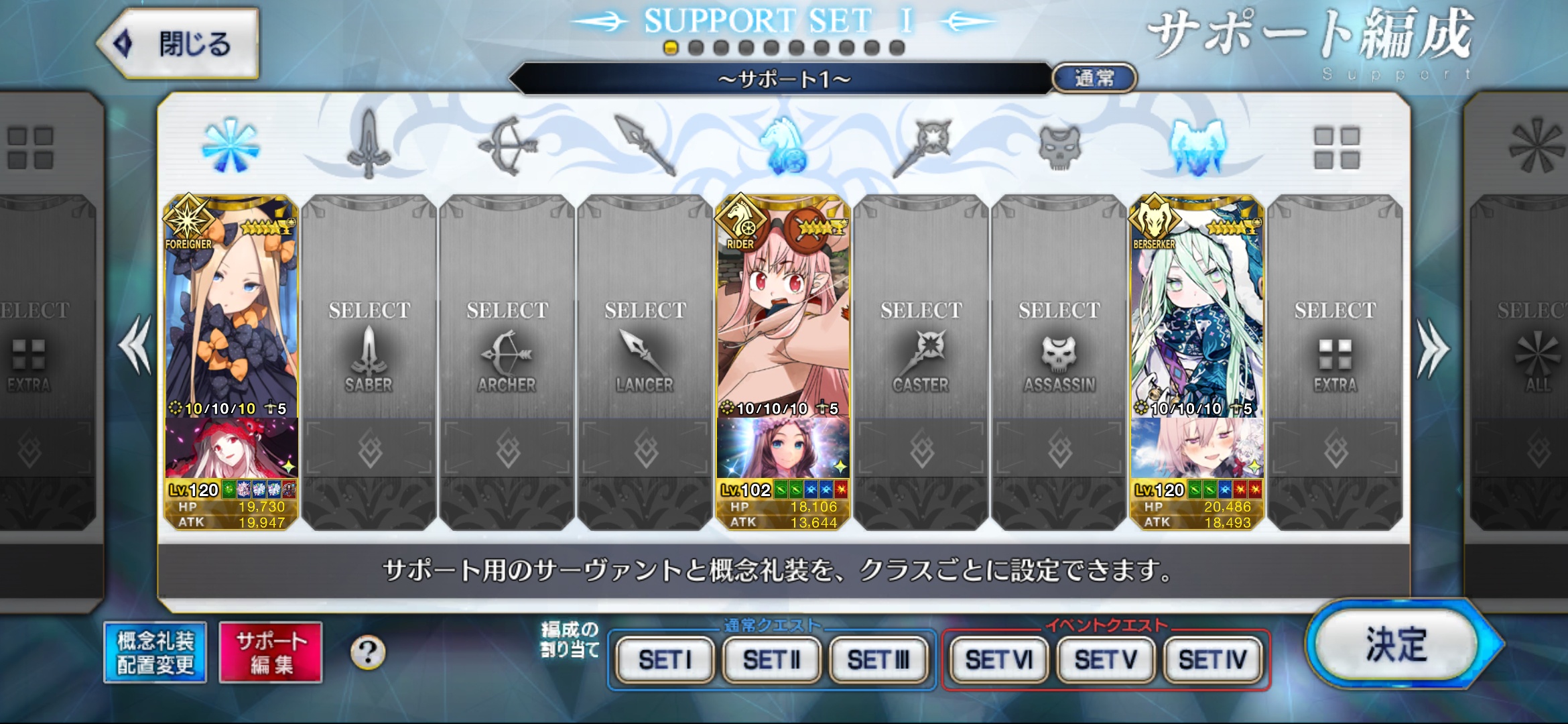Pick a servant for the empty Assassin slot
1568x724 pixels.
click(1059, 349)
